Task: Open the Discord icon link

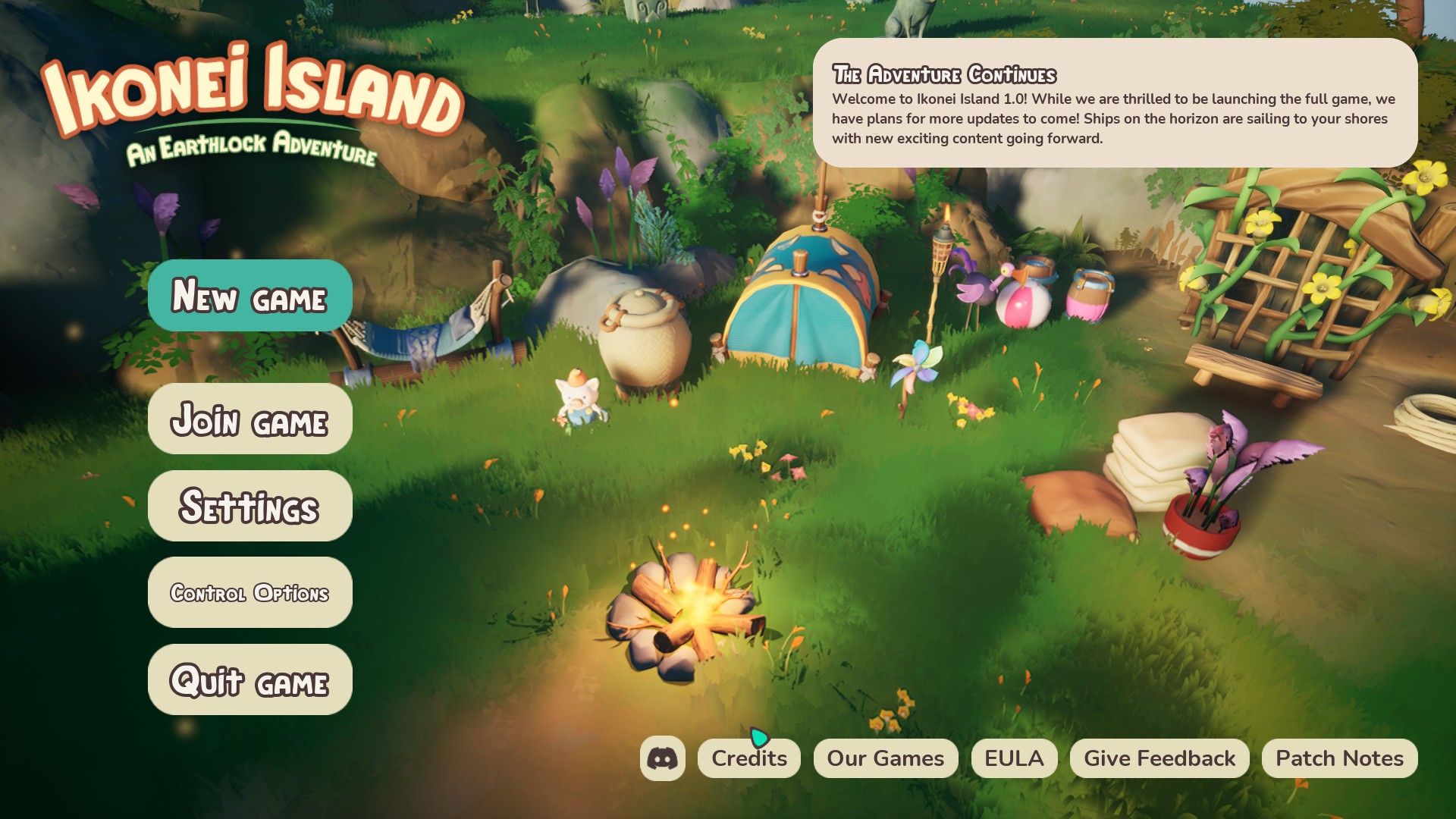Action: [x=662, y=758]
